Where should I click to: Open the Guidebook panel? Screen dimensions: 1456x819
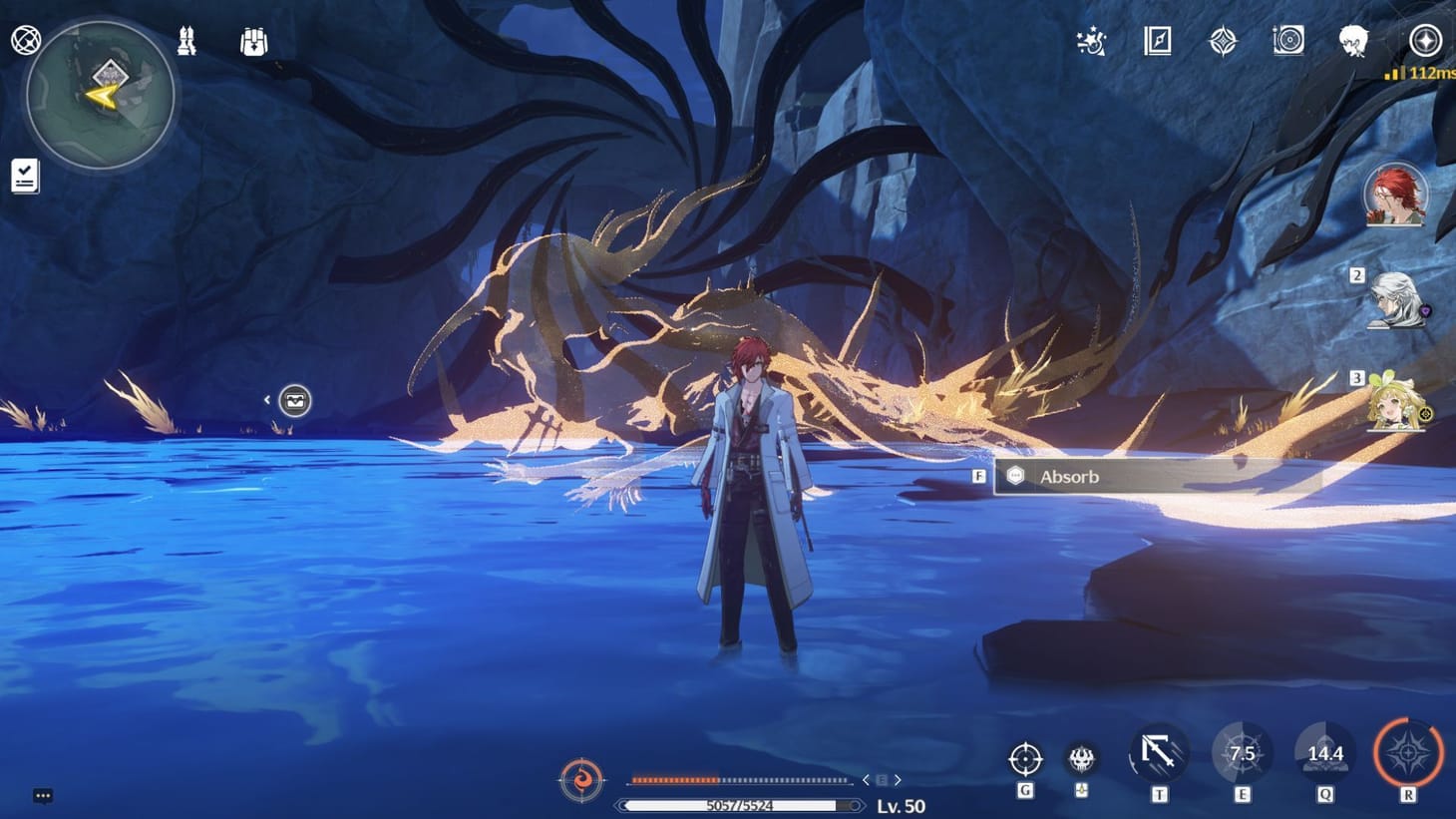1157,42
